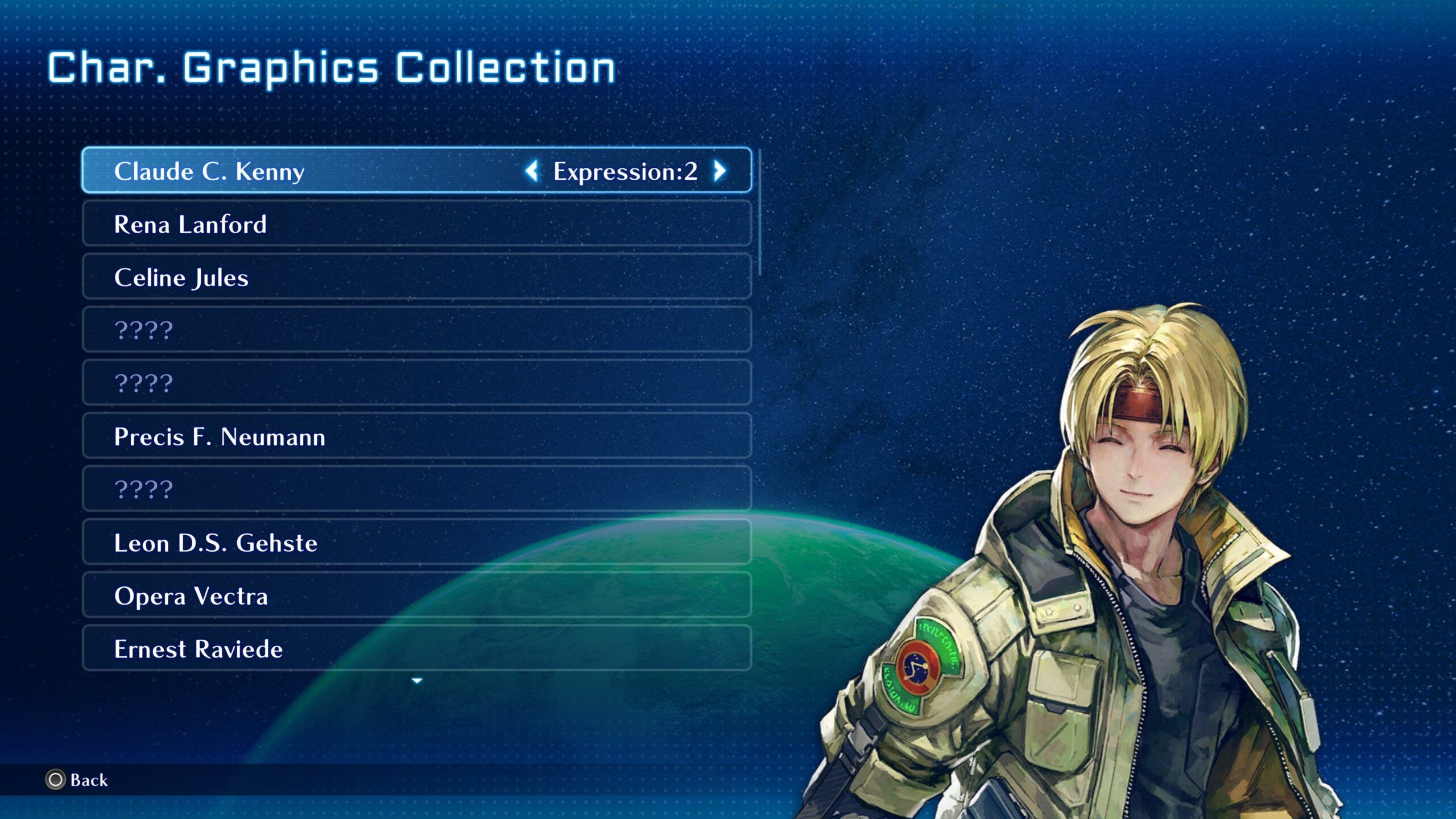Click the down arrow below the character list
Screen dimensions: 1456x819
[417, 681]
